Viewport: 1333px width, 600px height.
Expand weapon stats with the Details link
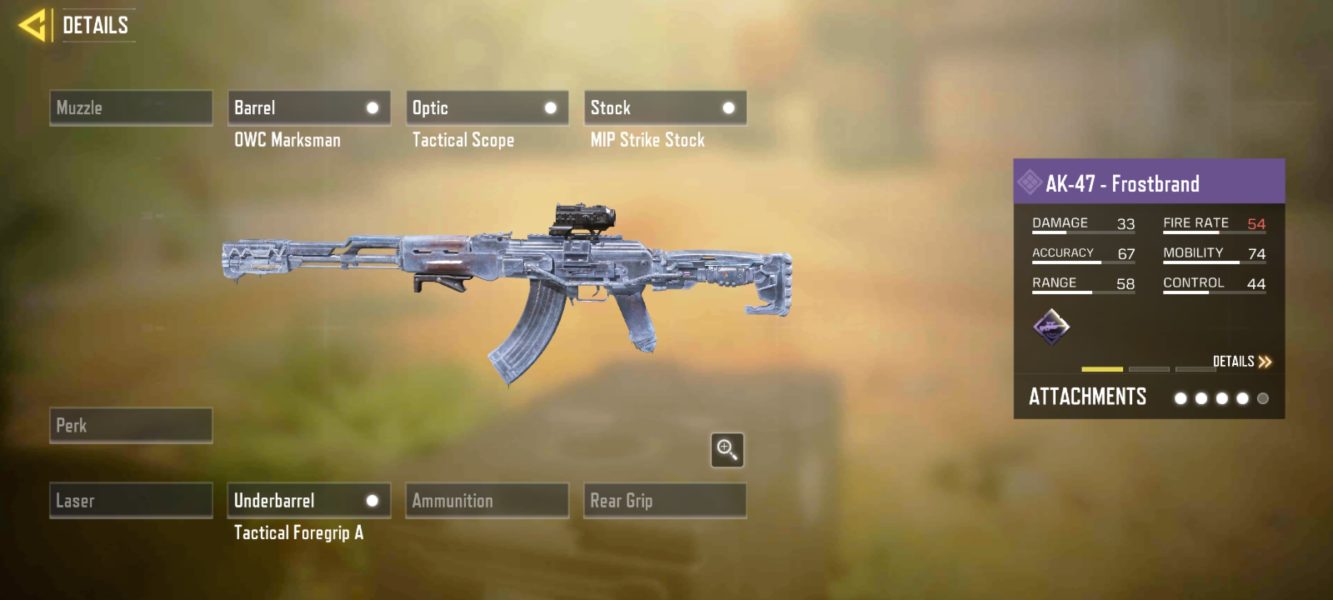pos(1242,362)
